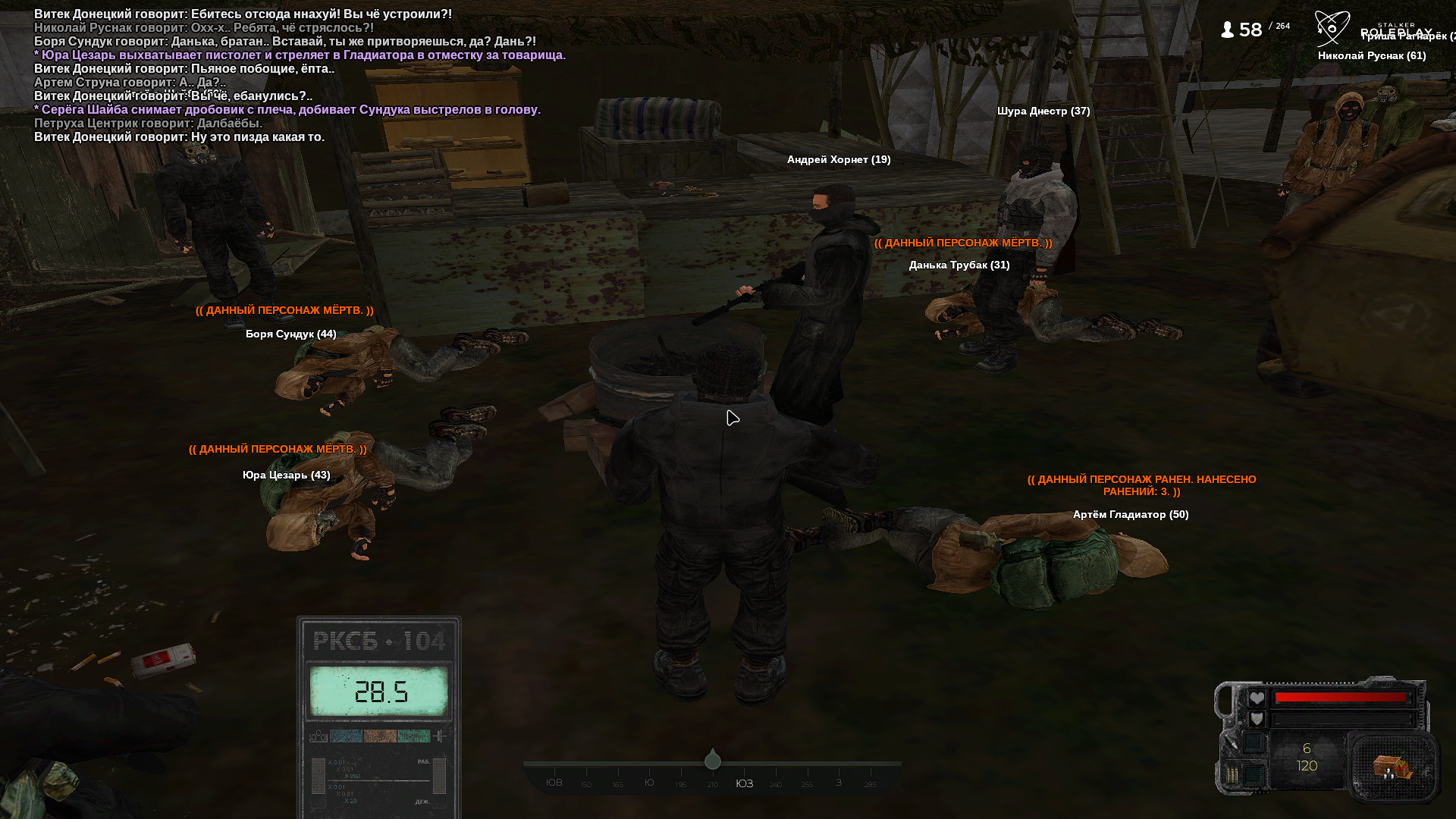Click the shield armor icon
The image size is (1456, 819).
[1257, 719]
